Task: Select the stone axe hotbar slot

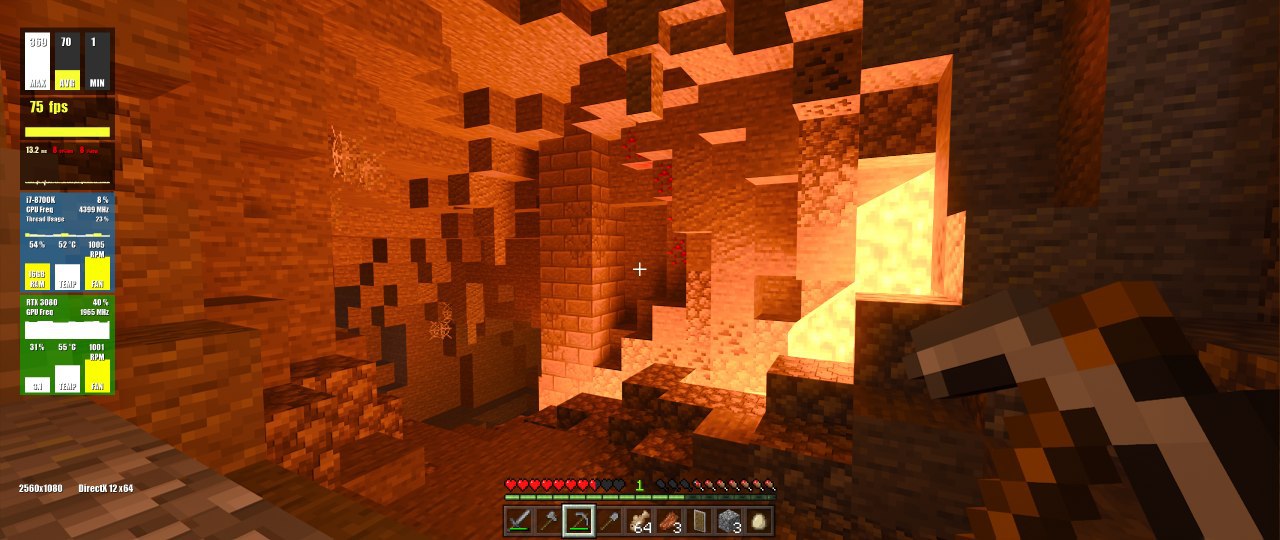Action: tap(548, 520)
